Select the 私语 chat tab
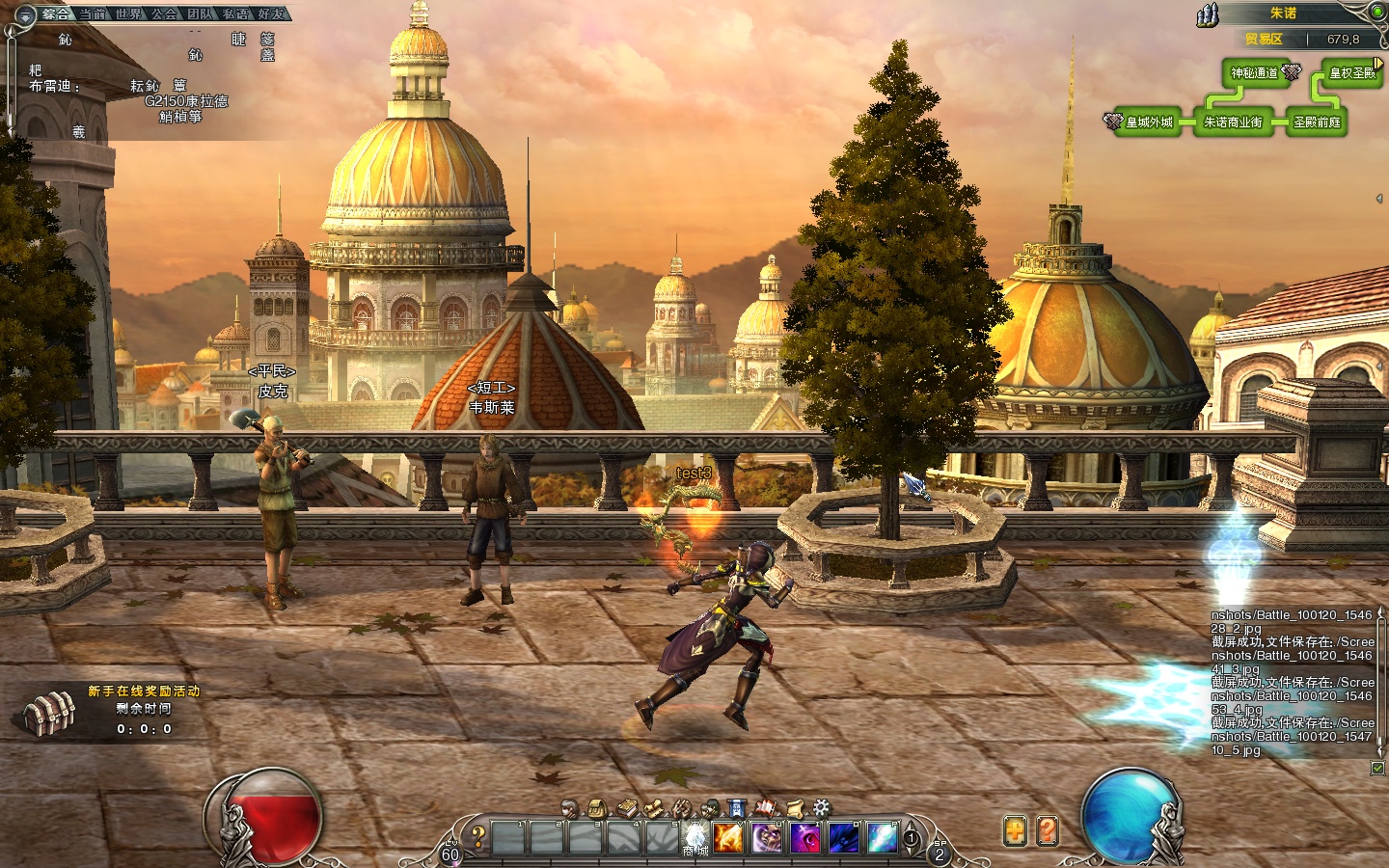The image size is (1389, 868). click(x=236, y=14)
